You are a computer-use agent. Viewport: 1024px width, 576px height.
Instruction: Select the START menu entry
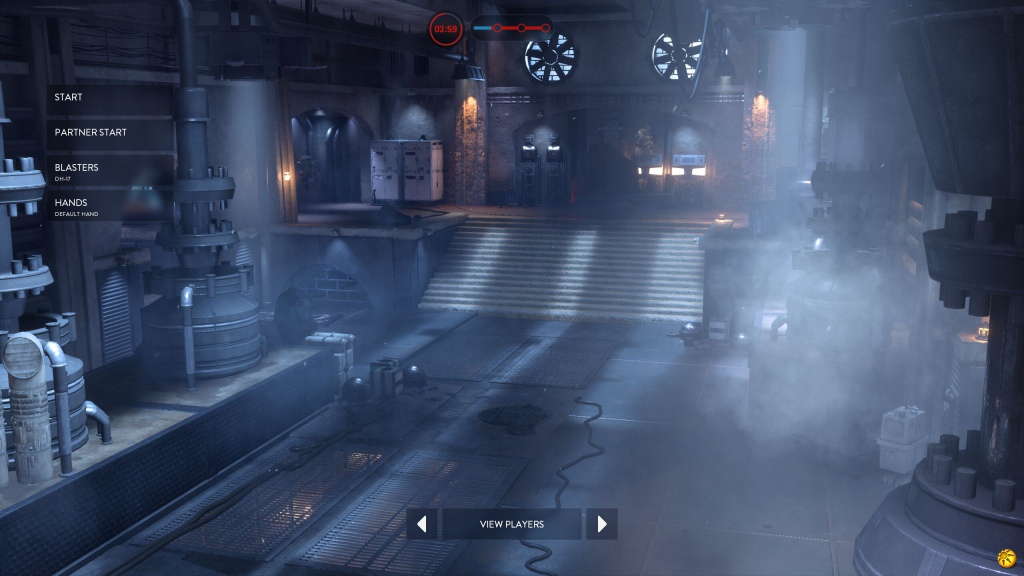pyautogui.click(x=110, y=98)
